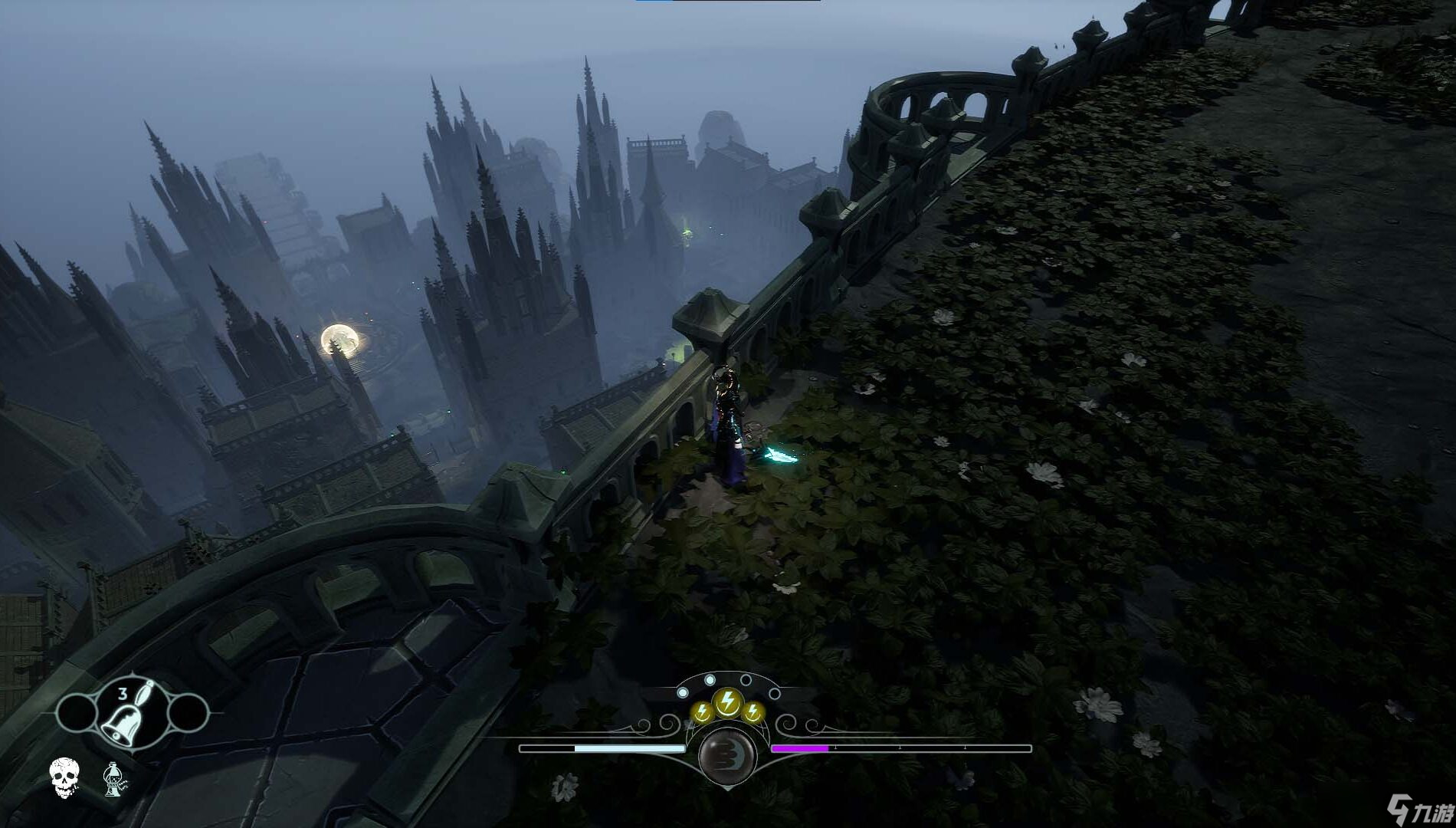Activate the large center lightning bolt charge
The width and height of the screenshot is (1456, 828).
pos(726,702)
